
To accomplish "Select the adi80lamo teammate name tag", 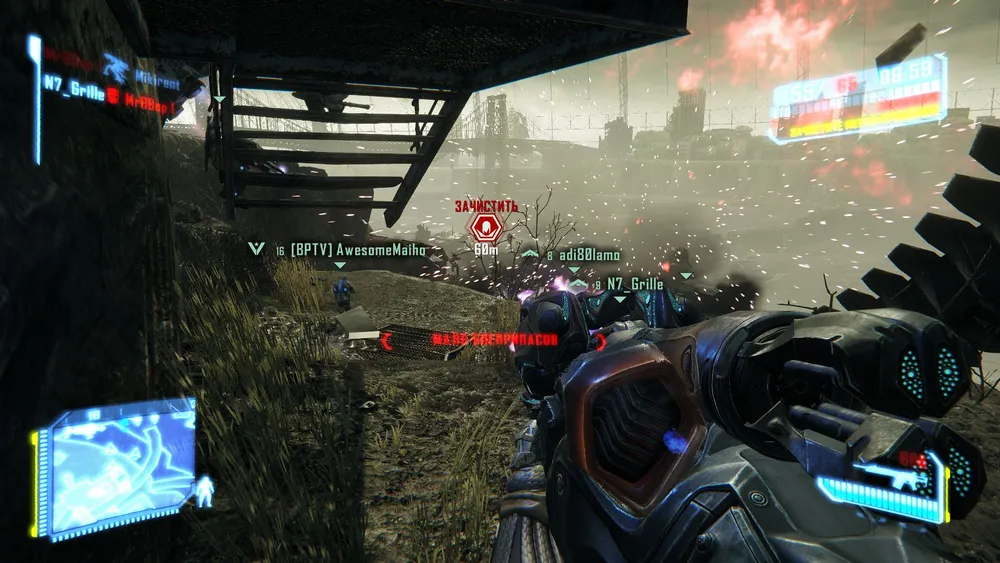I will coord(590,255).
